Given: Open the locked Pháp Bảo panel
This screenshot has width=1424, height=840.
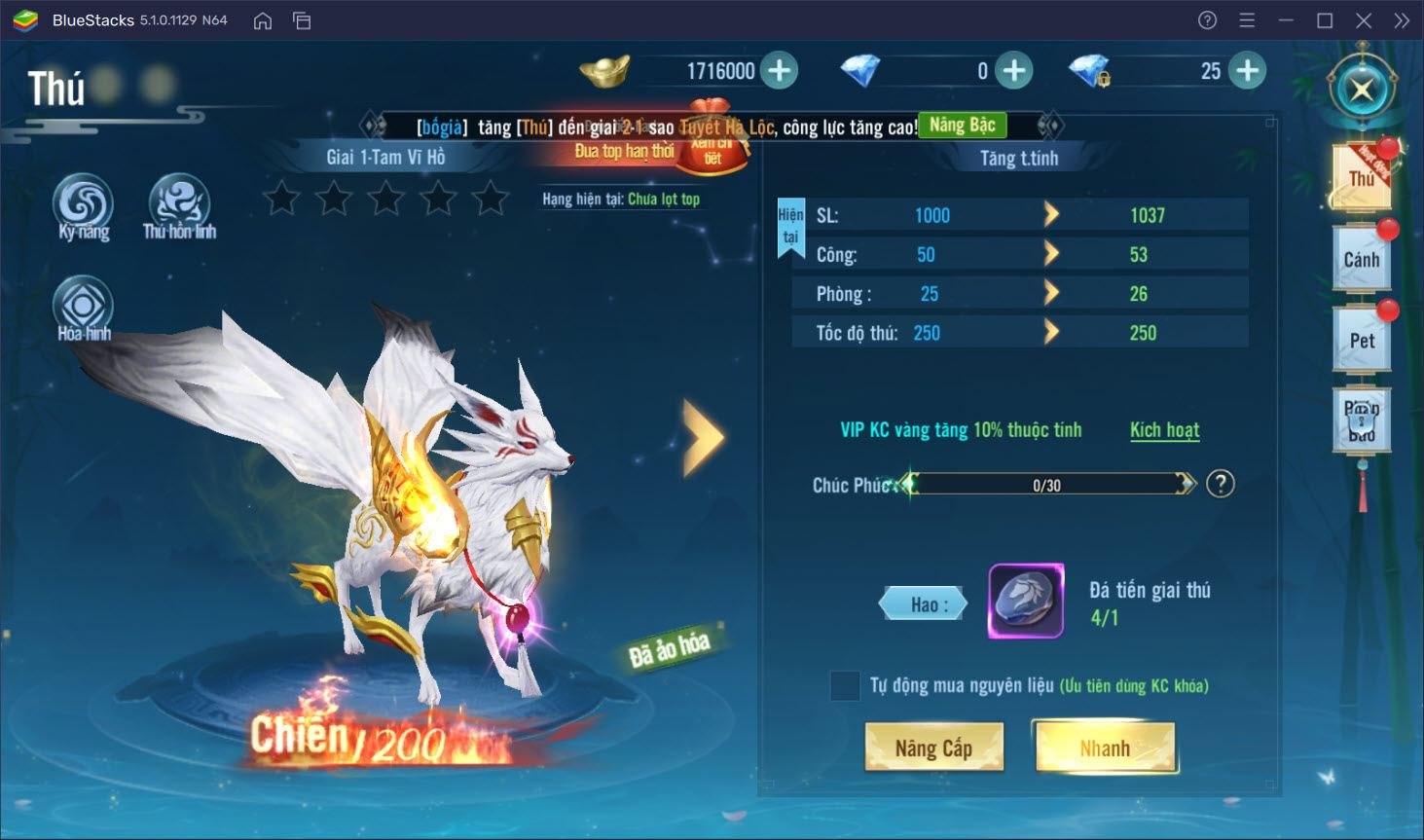Looking at the screenshot, I should point(1361,420).
